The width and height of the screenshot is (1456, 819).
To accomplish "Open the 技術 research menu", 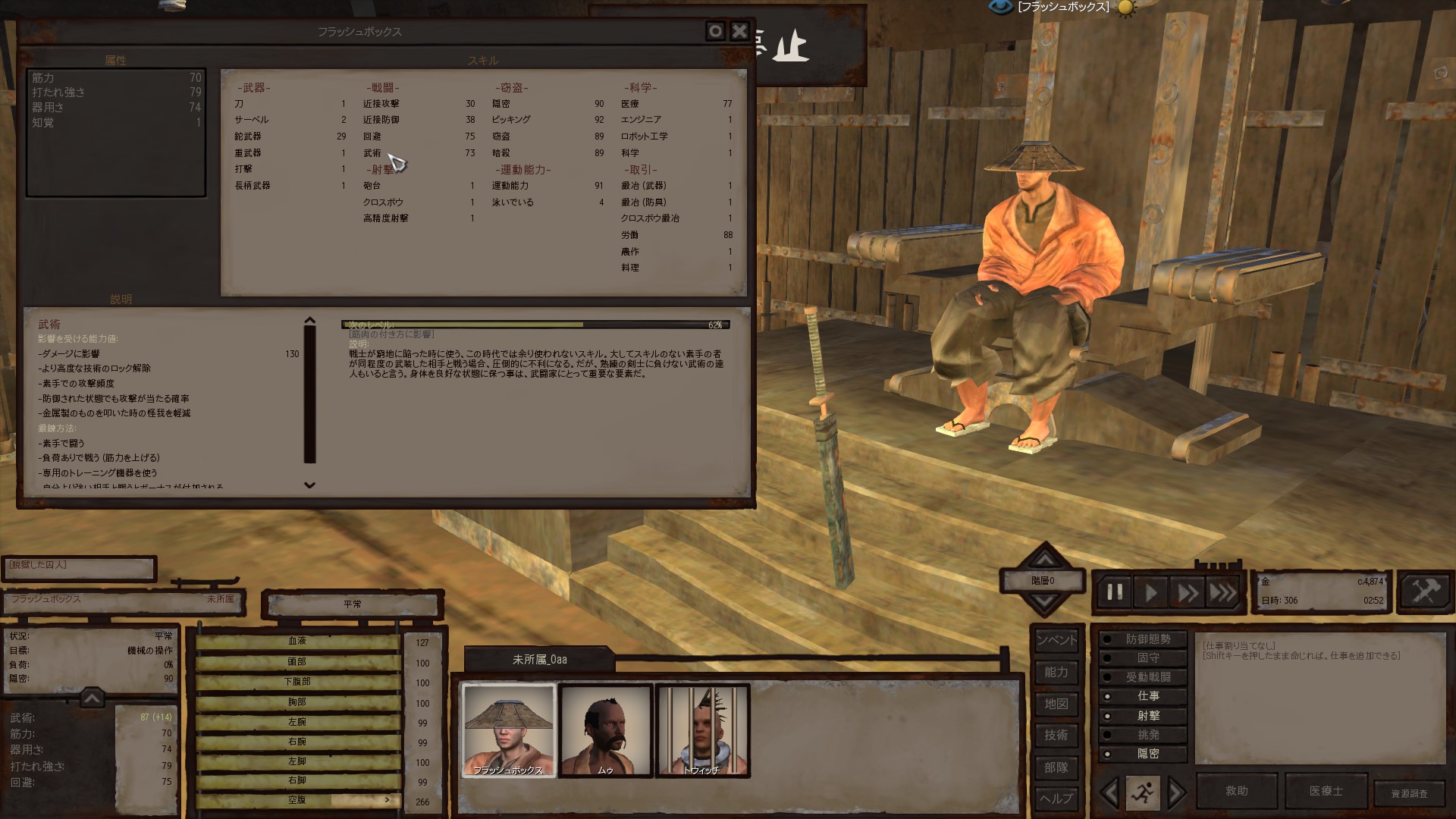I will click(1056, 736).
